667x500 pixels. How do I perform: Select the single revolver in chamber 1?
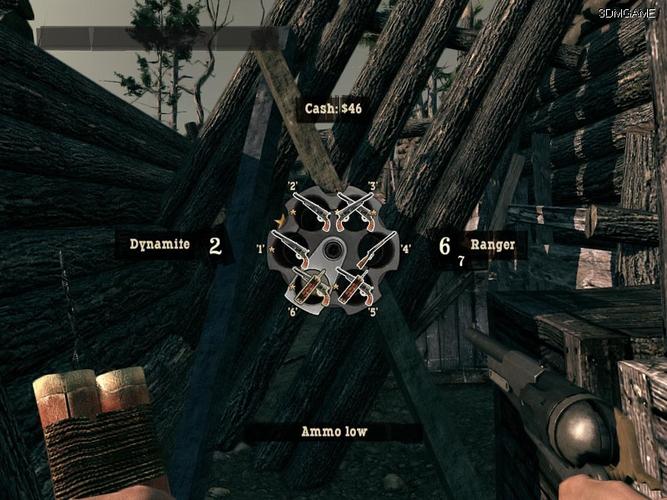point(289,248)
